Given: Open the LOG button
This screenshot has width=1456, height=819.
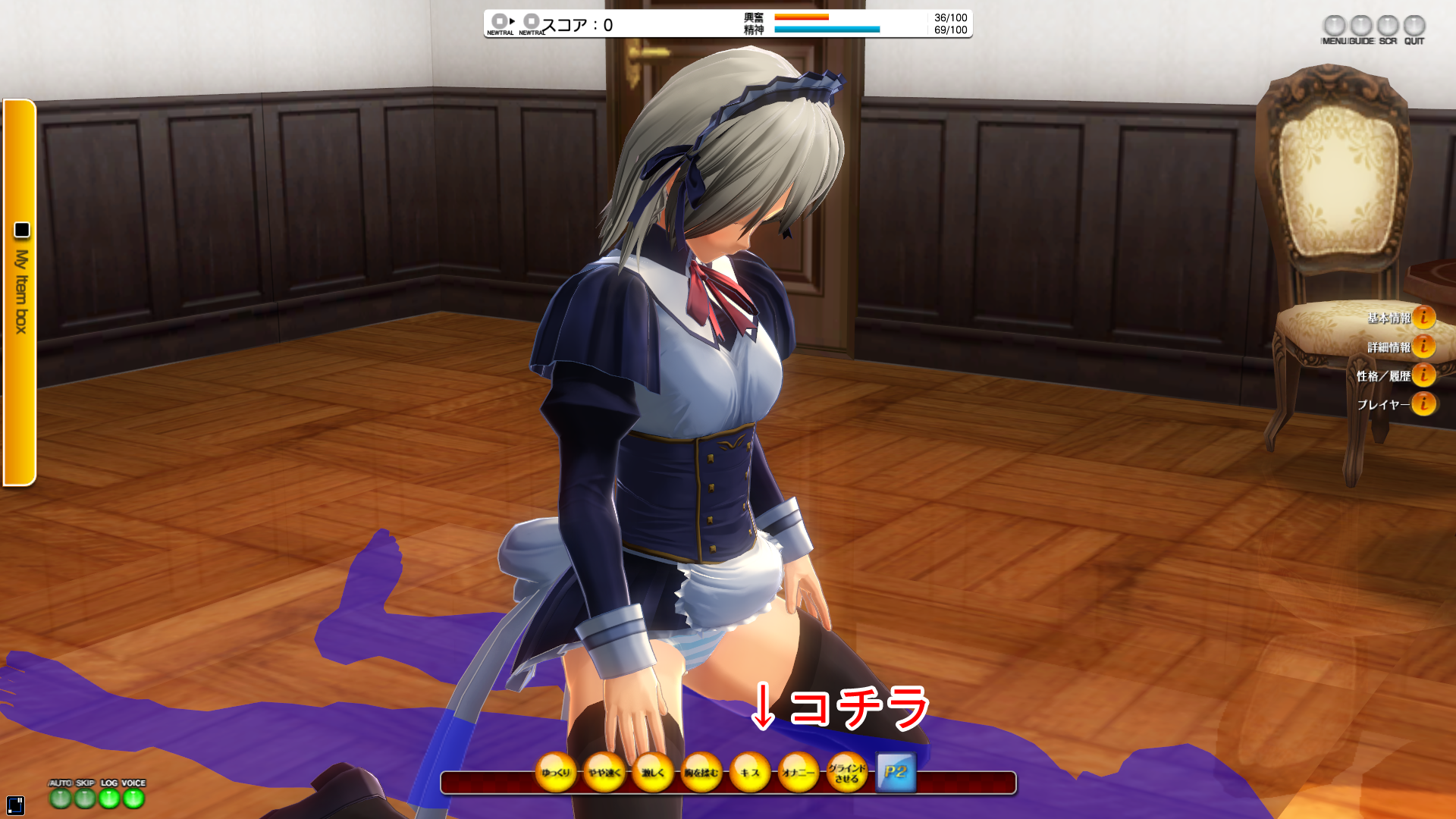Looking at the screenshot, I should 109,798.
